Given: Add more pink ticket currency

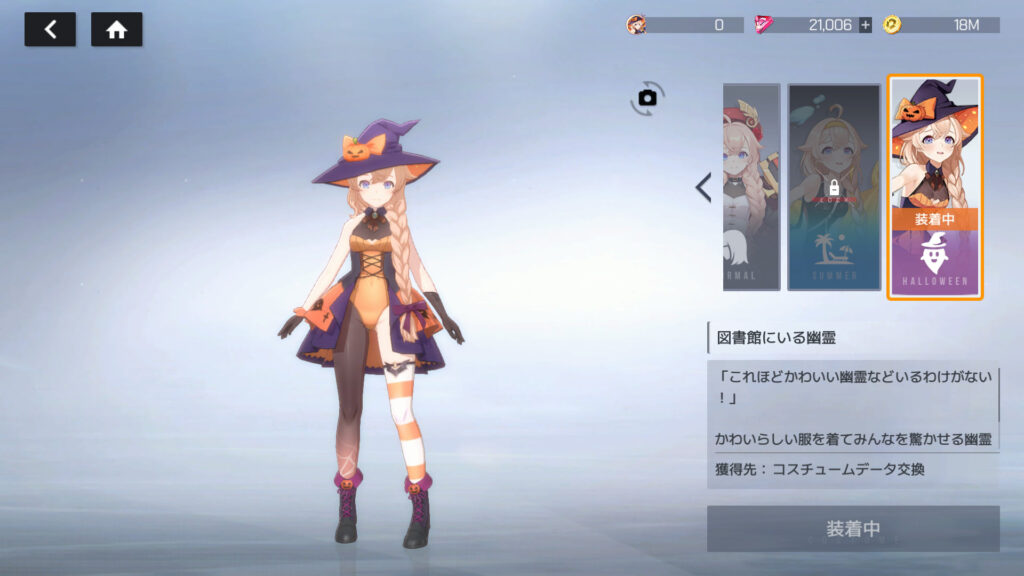Looking at the screenshot, I should click(x=865, y=25).
